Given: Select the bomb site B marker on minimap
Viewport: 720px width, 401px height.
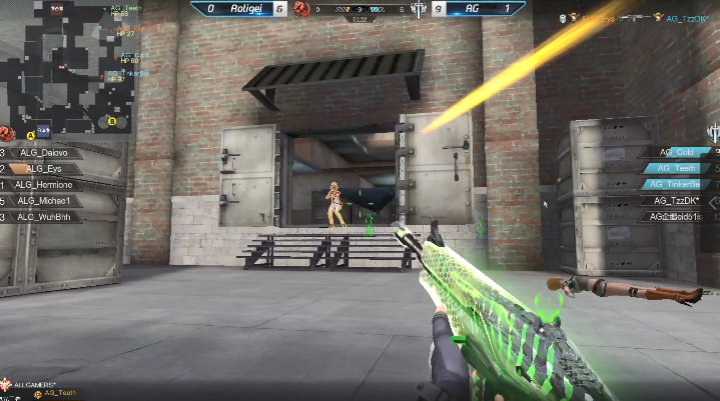Looking at the screenshot, I should pos(112,122).
